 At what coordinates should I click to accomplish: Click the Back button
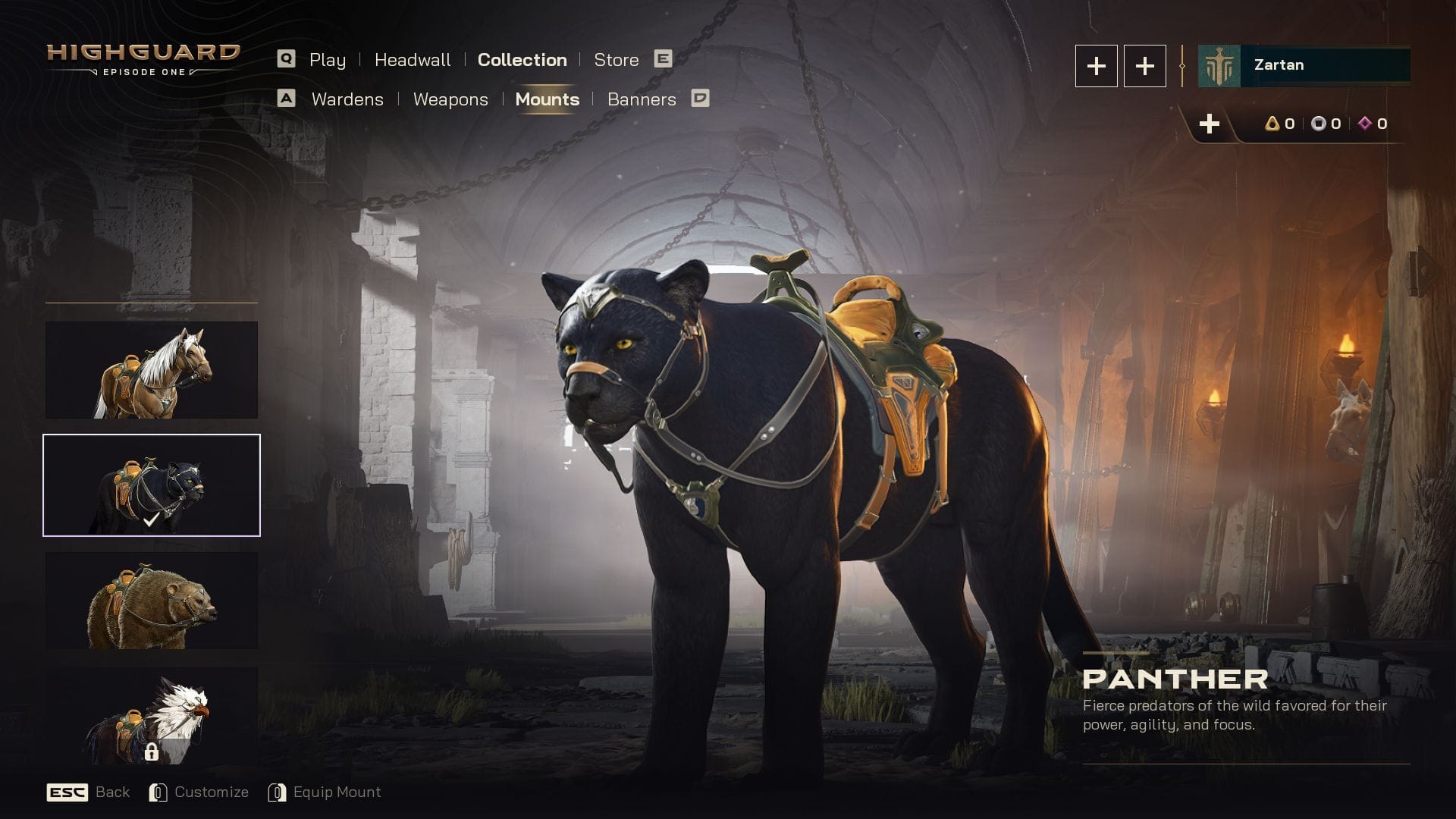[x=89, y=792]
